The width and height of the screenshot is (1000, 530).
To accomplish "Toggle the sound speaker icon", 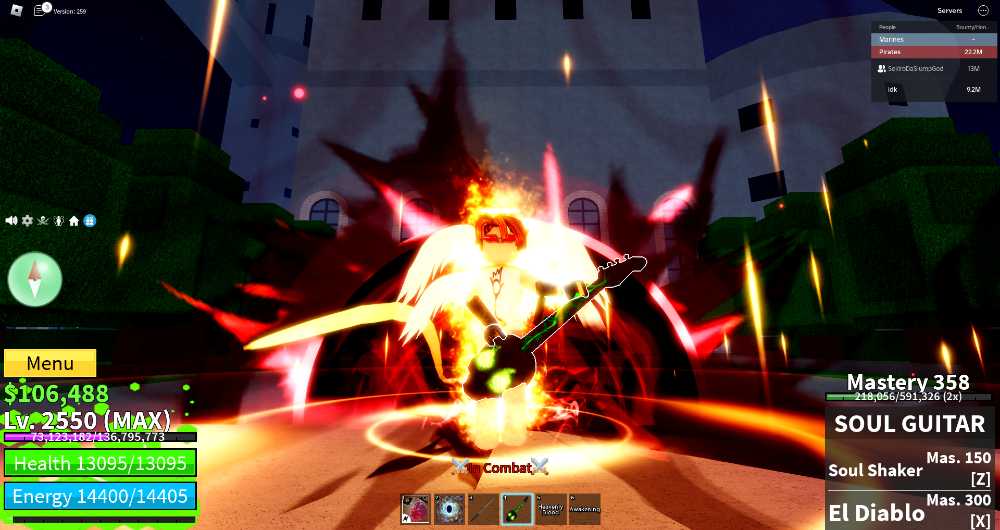I will click(12, 220).
